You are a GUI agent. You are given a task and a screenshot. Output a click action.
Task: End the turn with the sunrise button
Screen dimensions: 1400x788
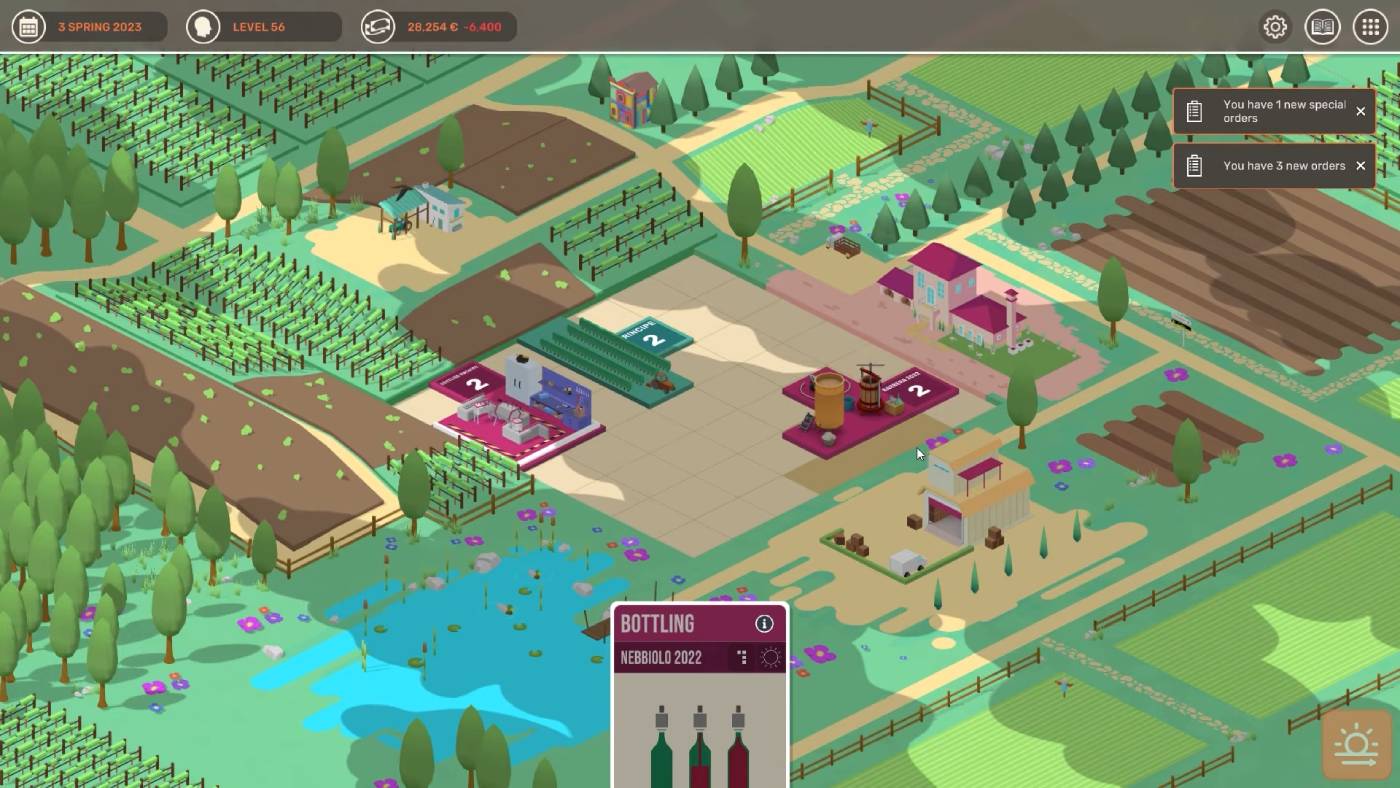pos(1356,744)
